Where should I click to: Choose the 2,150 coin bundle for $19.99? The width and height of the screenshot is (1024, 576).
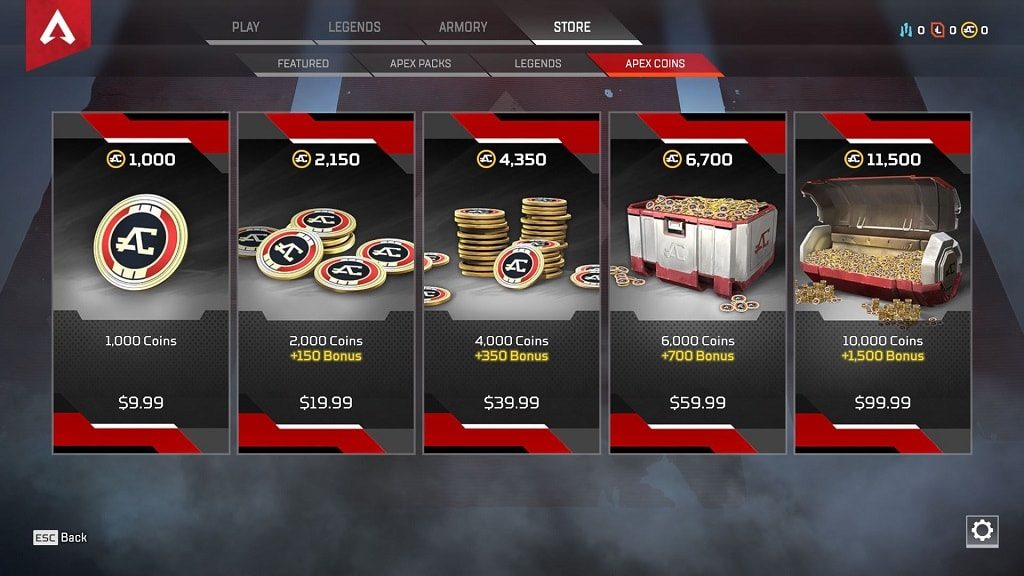(x=326, y=283)
